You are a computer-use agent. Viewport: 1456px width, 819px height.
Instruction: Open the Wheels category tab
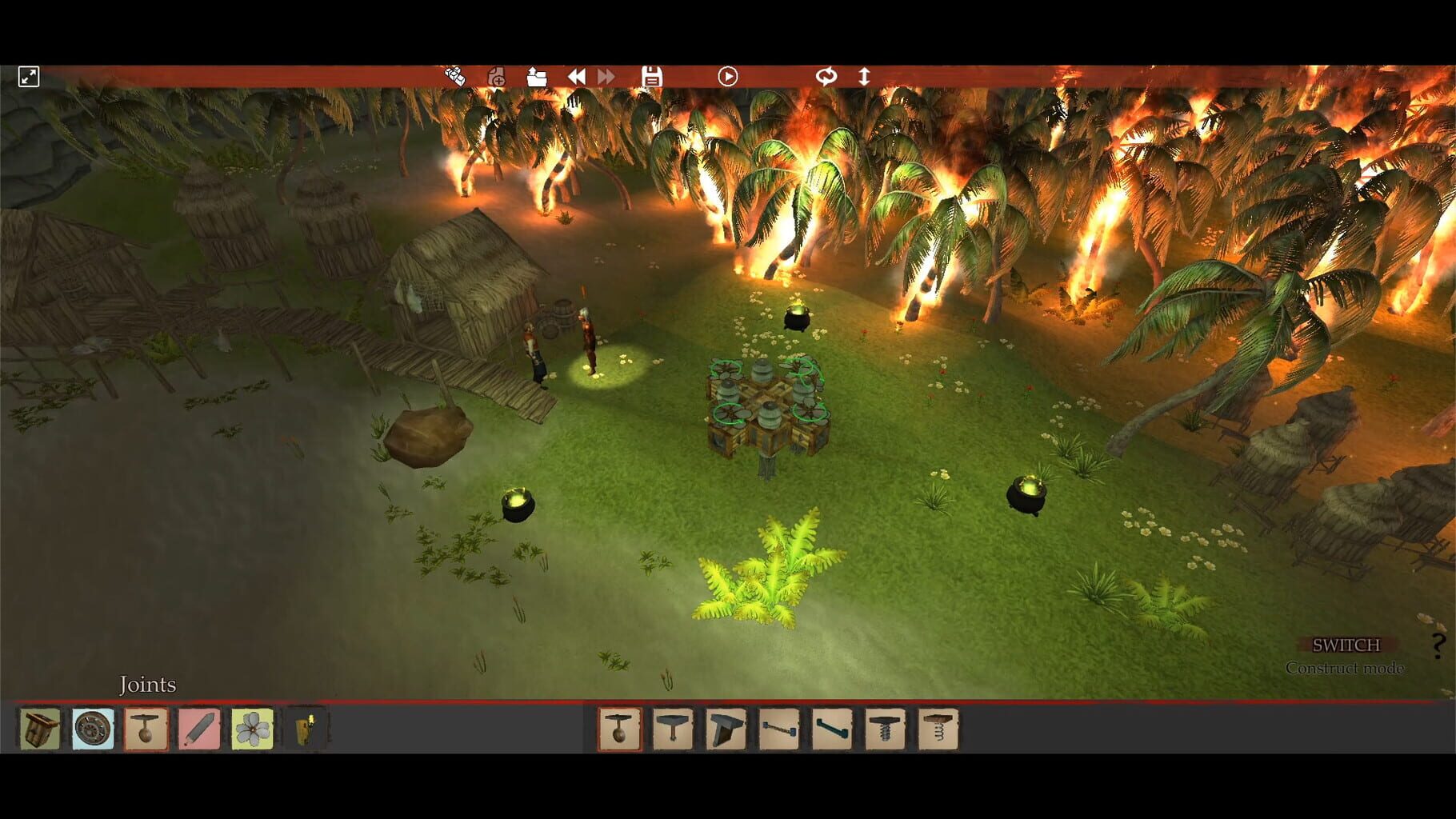[x=94, y=729]
